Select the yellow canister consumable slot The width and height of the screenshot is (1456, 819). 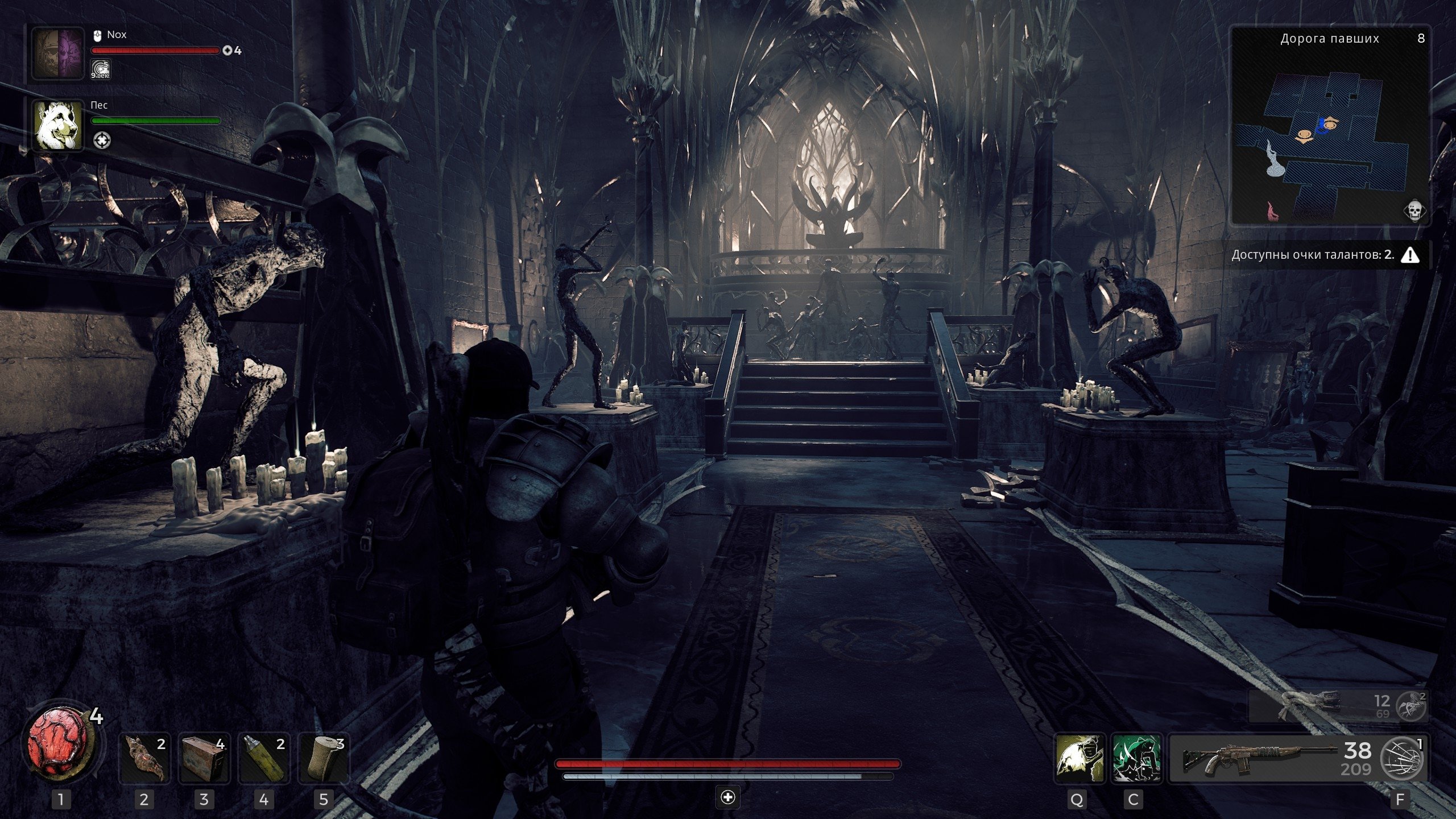(264, 758)
